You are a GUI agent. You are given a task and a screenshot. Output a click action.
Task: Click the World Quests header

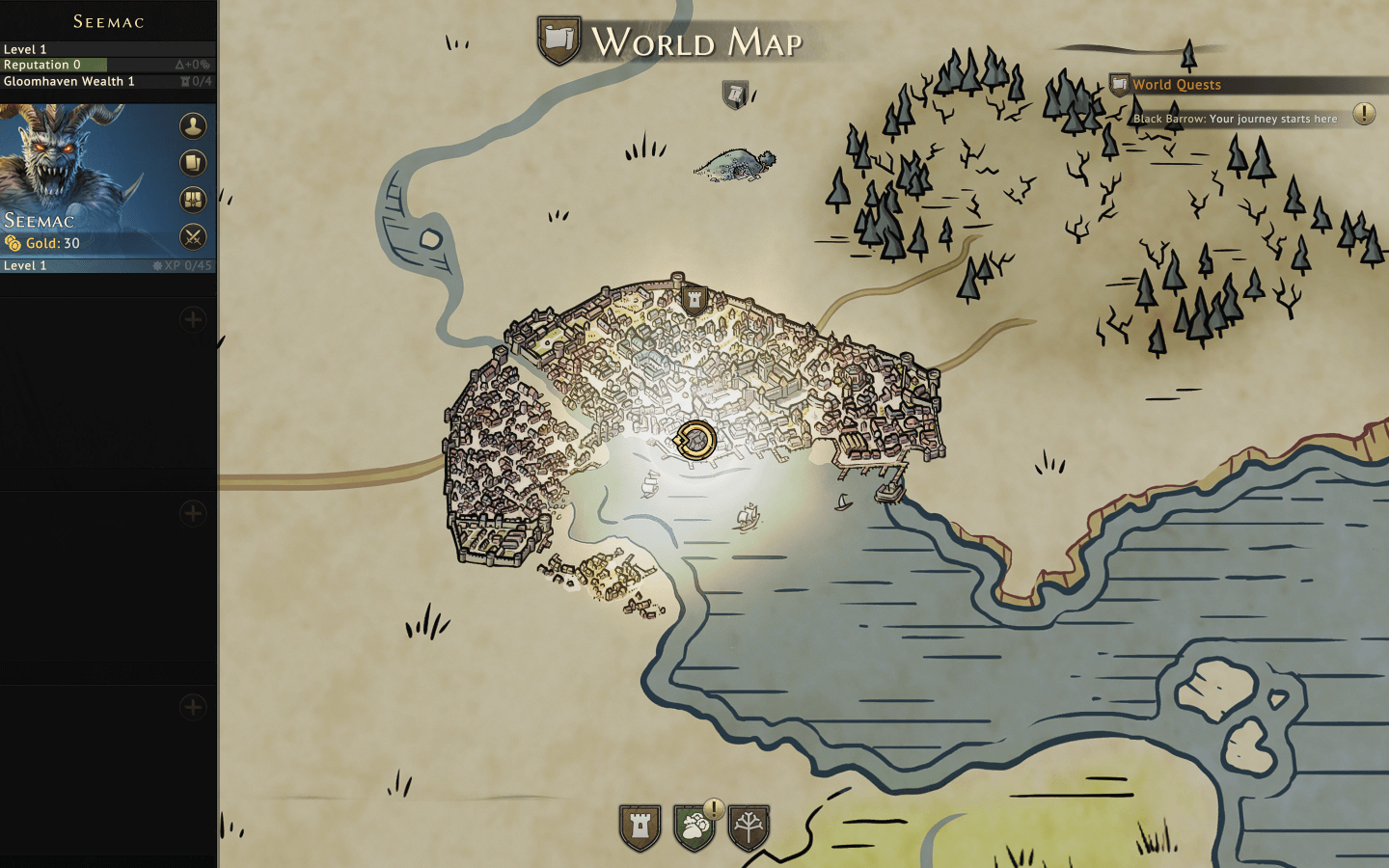[x=1176, y=85]
